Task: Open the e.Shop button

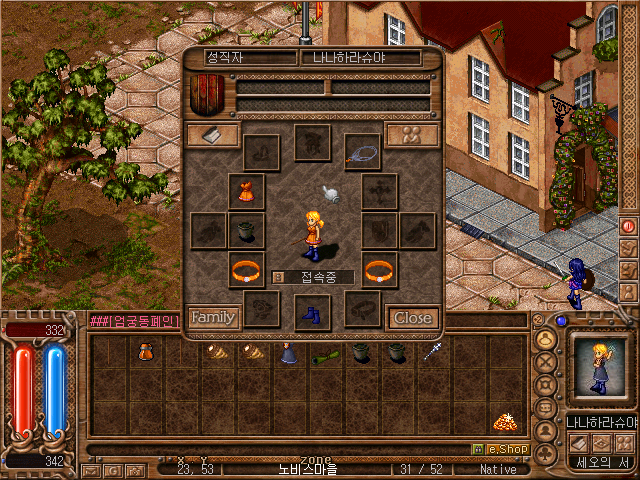Action: pos(498,450)
